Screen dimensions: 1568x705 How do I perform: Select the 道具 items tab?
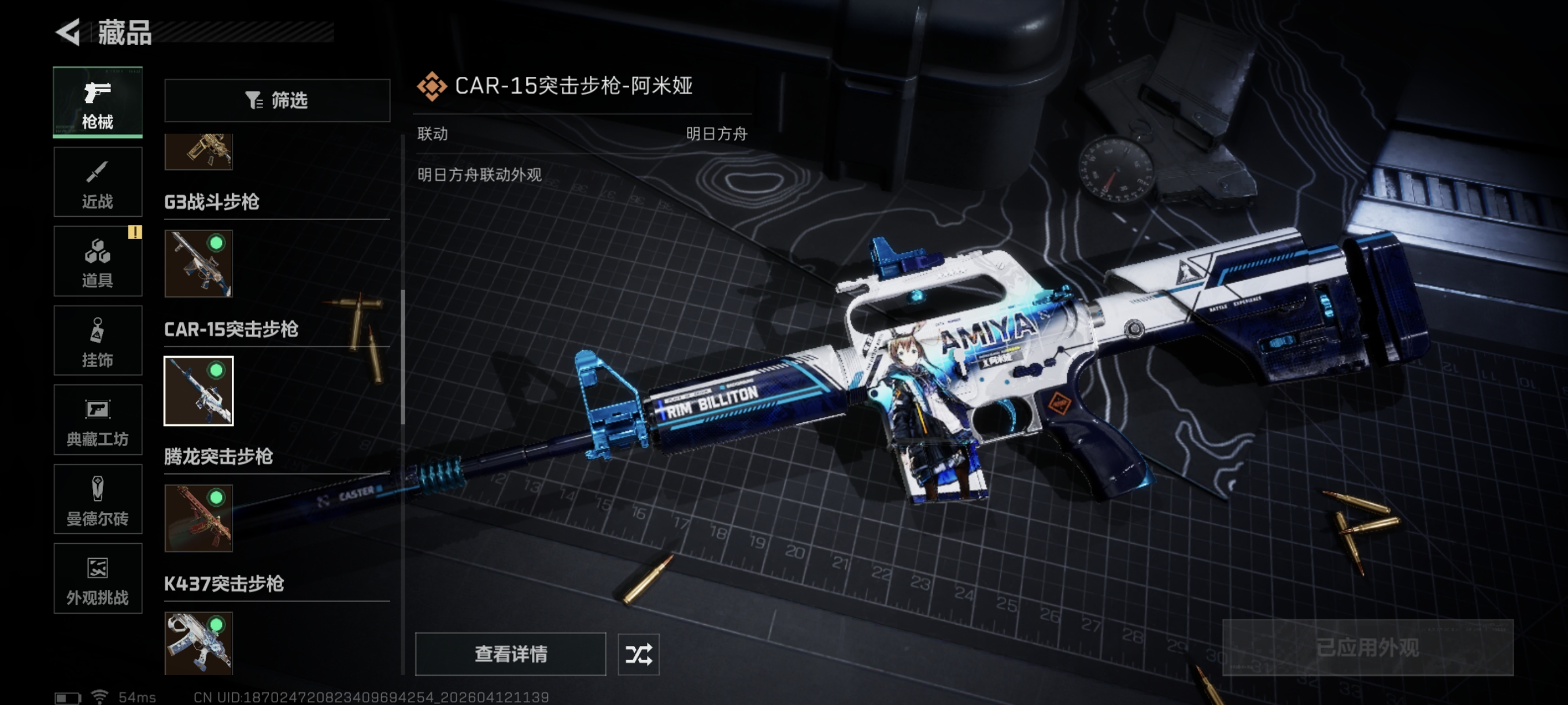(x=97, y=262)
